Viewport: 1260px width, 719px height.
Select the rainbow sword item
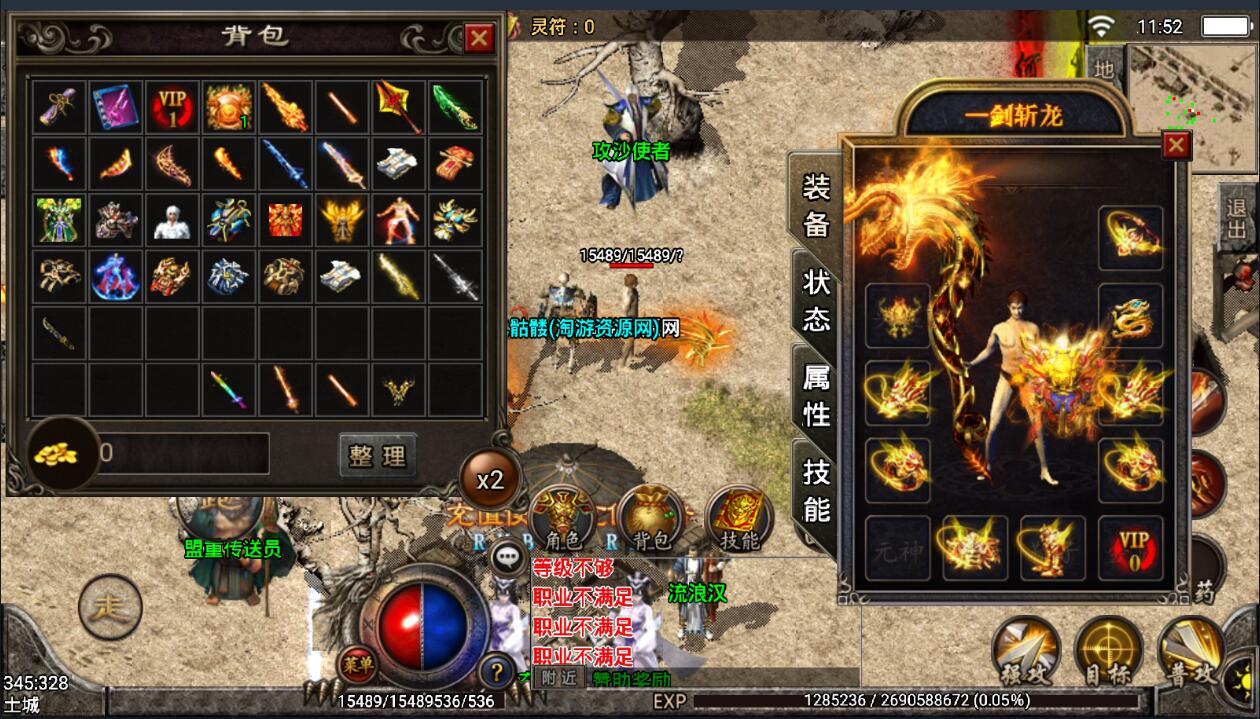click(230, 388)
